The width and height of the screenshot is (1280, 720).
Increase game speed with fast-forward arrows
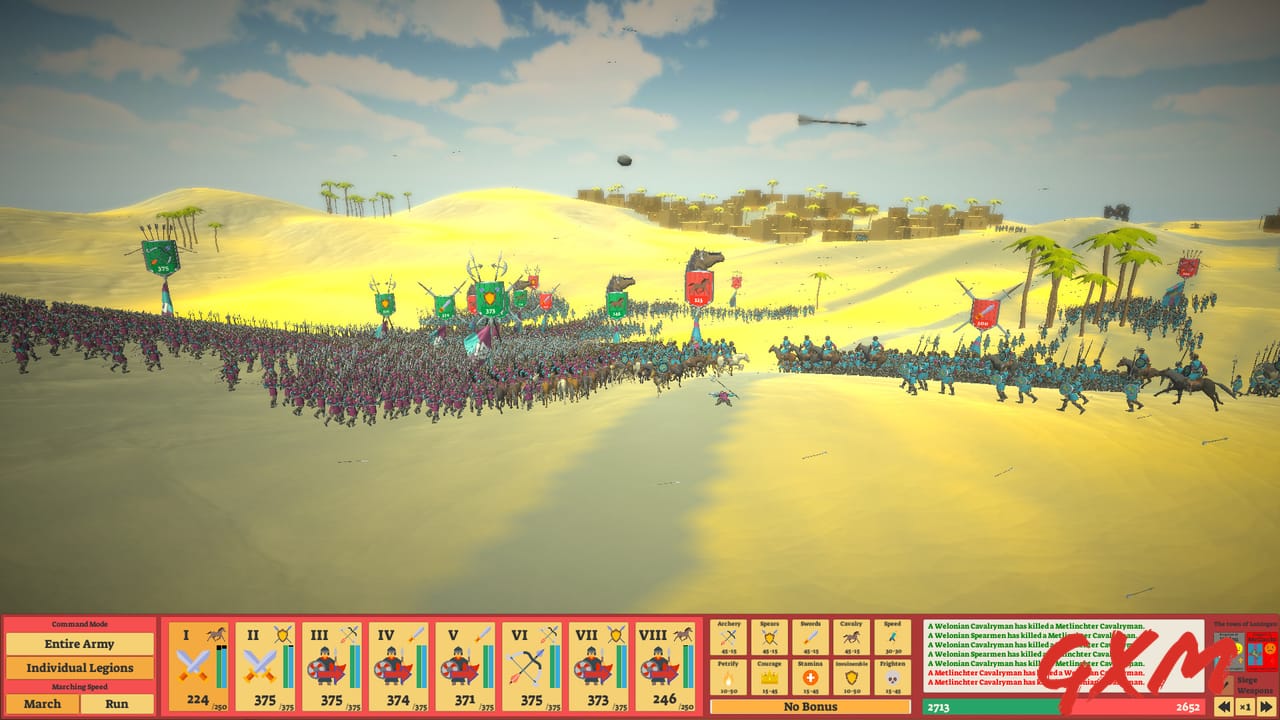click(1265, 707)
